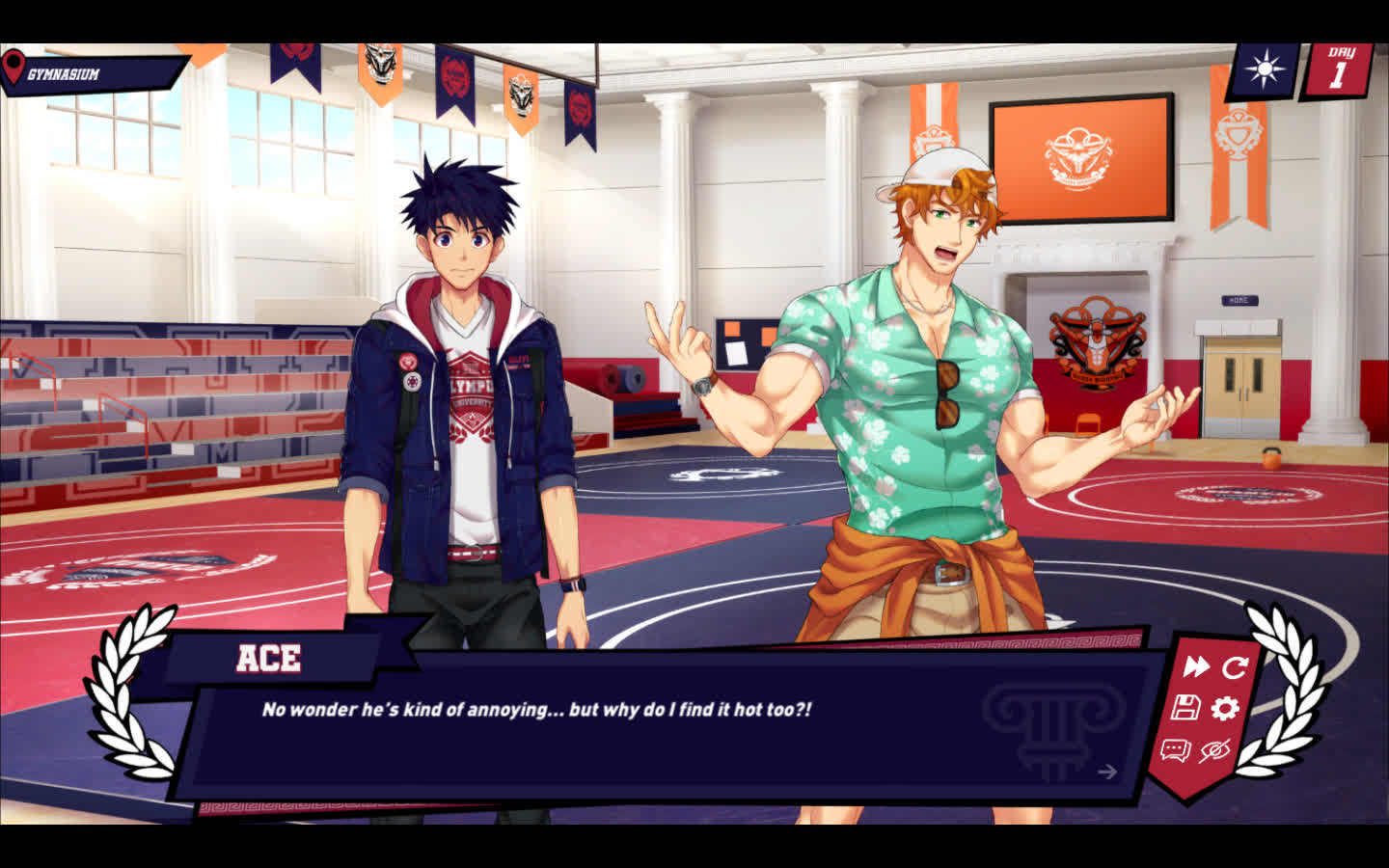Select the Day 1 calendar indicator
Viewport: 1389px width, 868px height.
pos(1338,69)
